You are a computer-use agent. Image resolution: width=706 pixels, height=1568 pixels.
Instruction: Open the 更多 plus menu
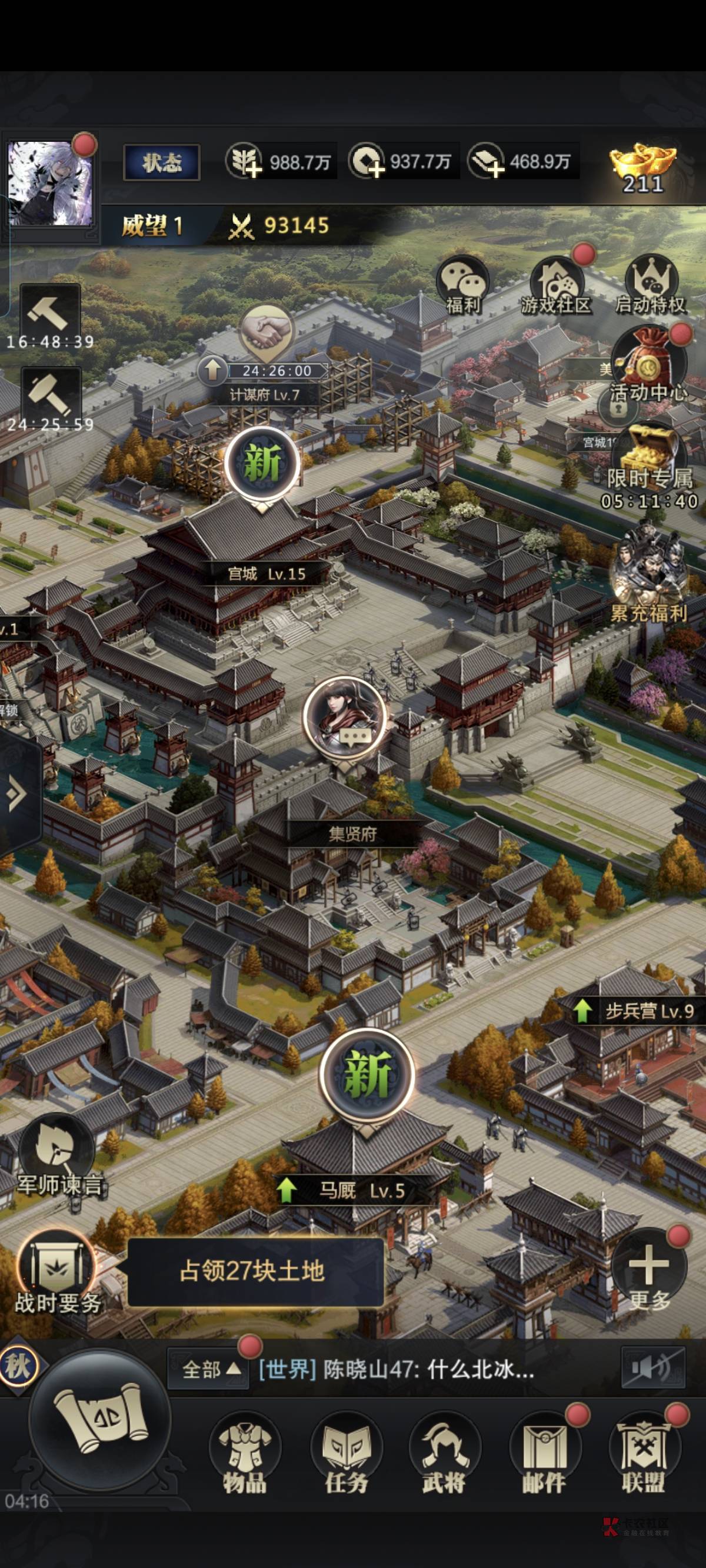[649, 1273]
